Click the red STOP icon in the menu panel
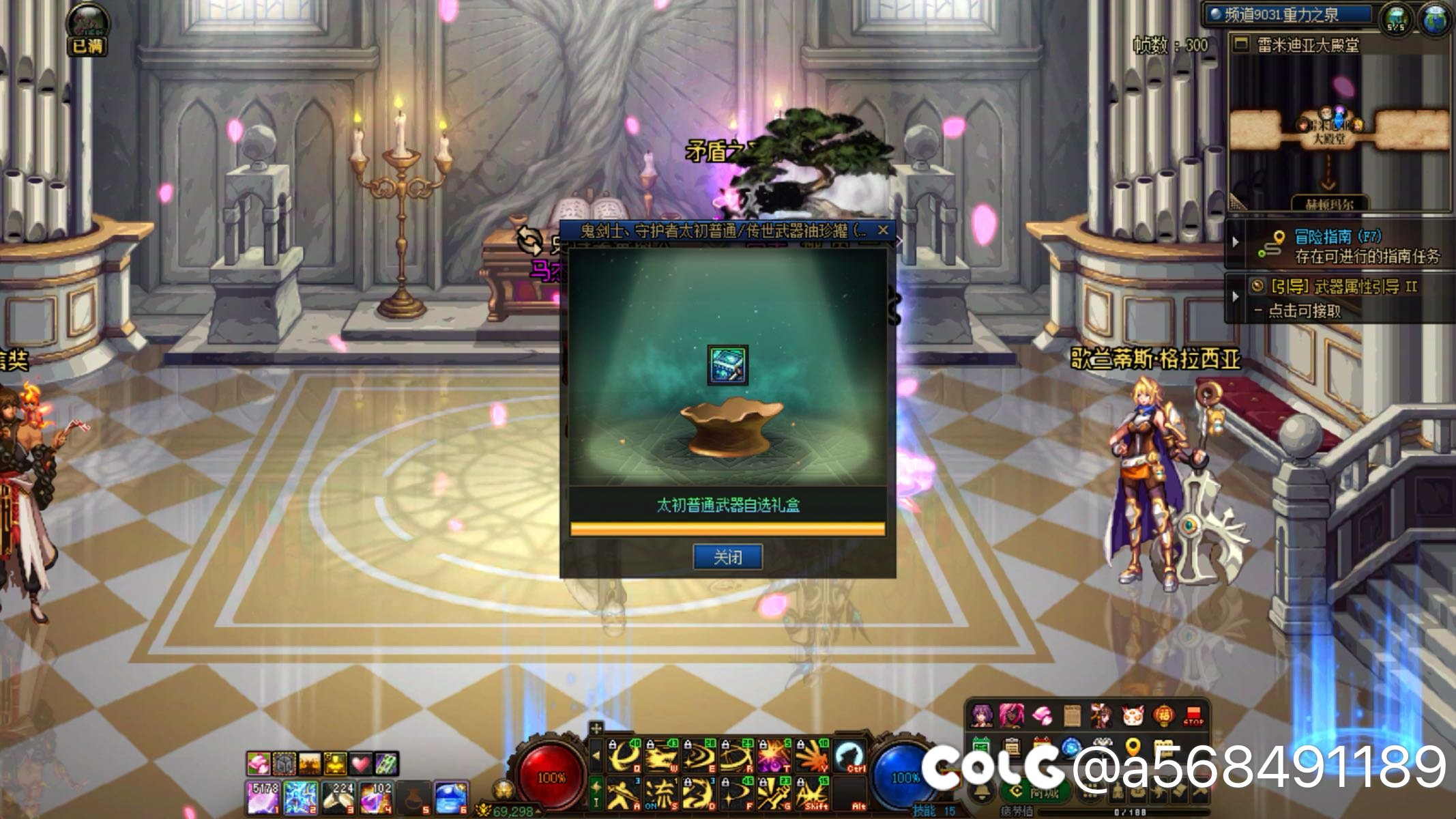 coord(1193,716)
